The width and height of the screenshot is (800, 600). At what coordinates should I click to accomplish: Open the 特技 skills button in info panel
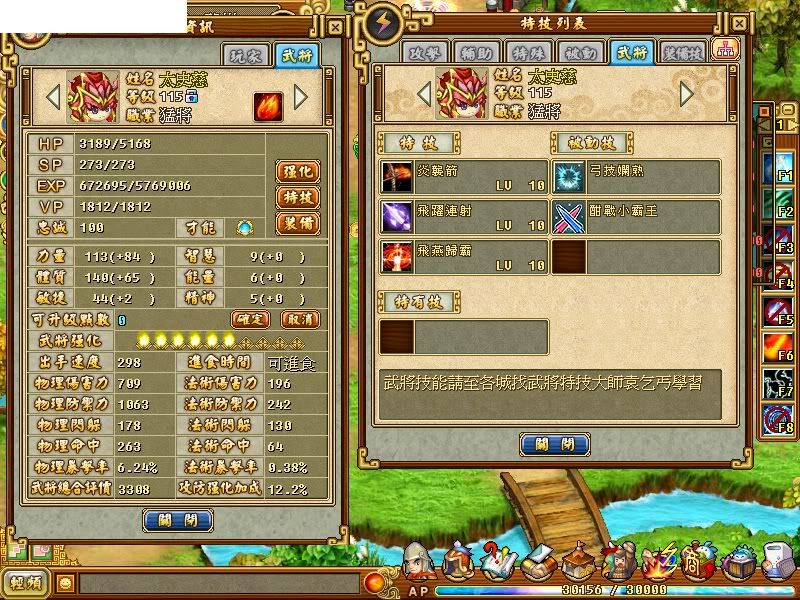coord(296,197)
